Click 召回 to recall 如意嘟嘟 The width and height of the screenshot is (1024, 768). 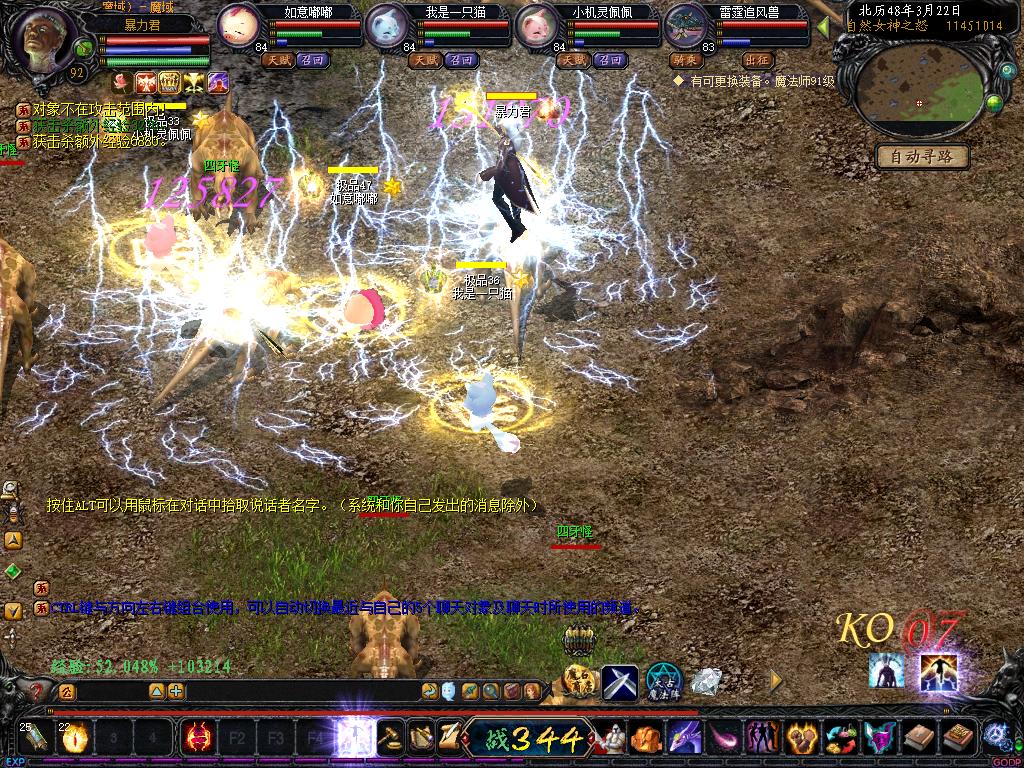coord(313,60)
